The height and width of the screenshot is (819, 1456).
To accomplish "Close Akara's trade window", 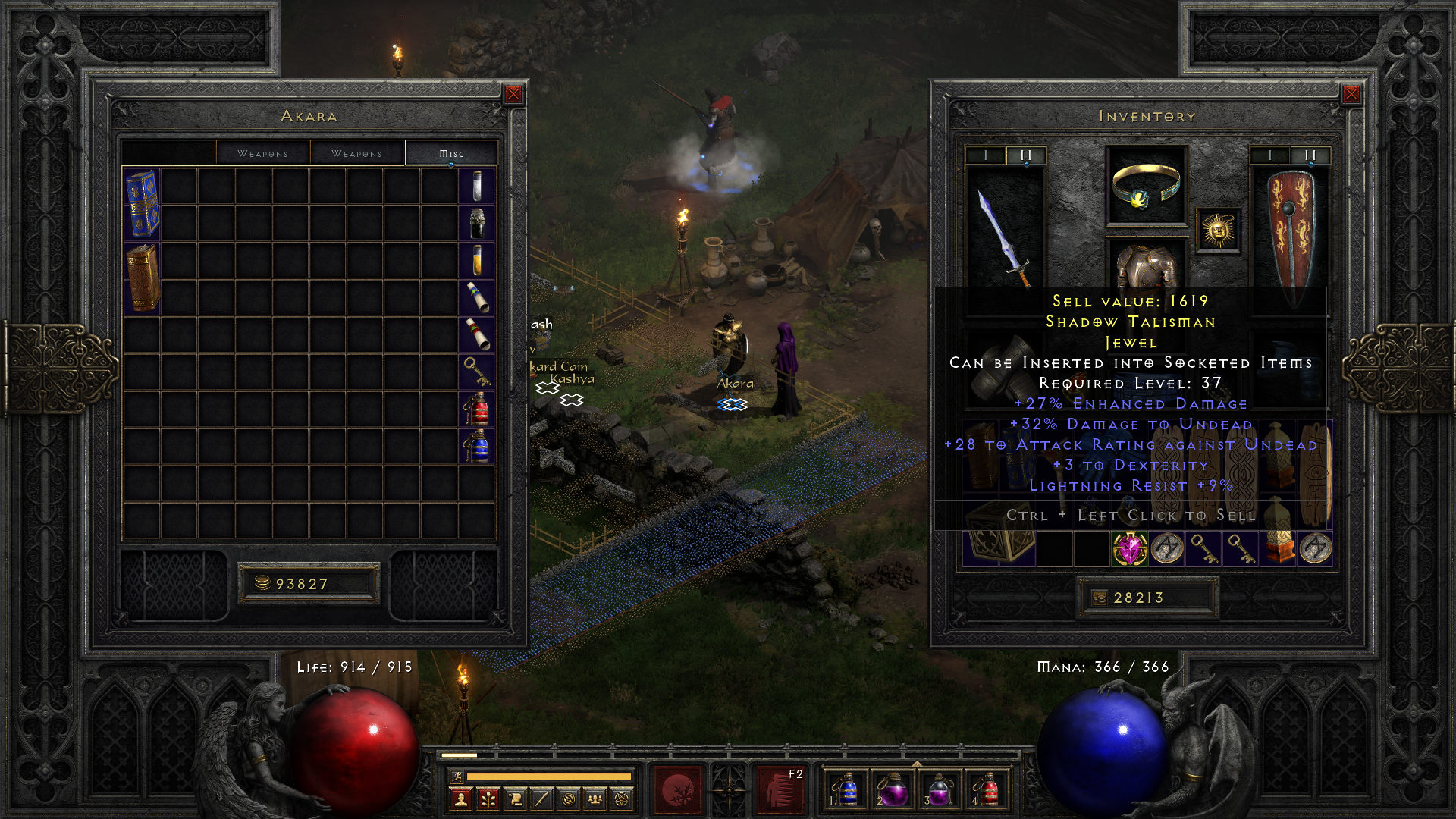I will (513, 94).
